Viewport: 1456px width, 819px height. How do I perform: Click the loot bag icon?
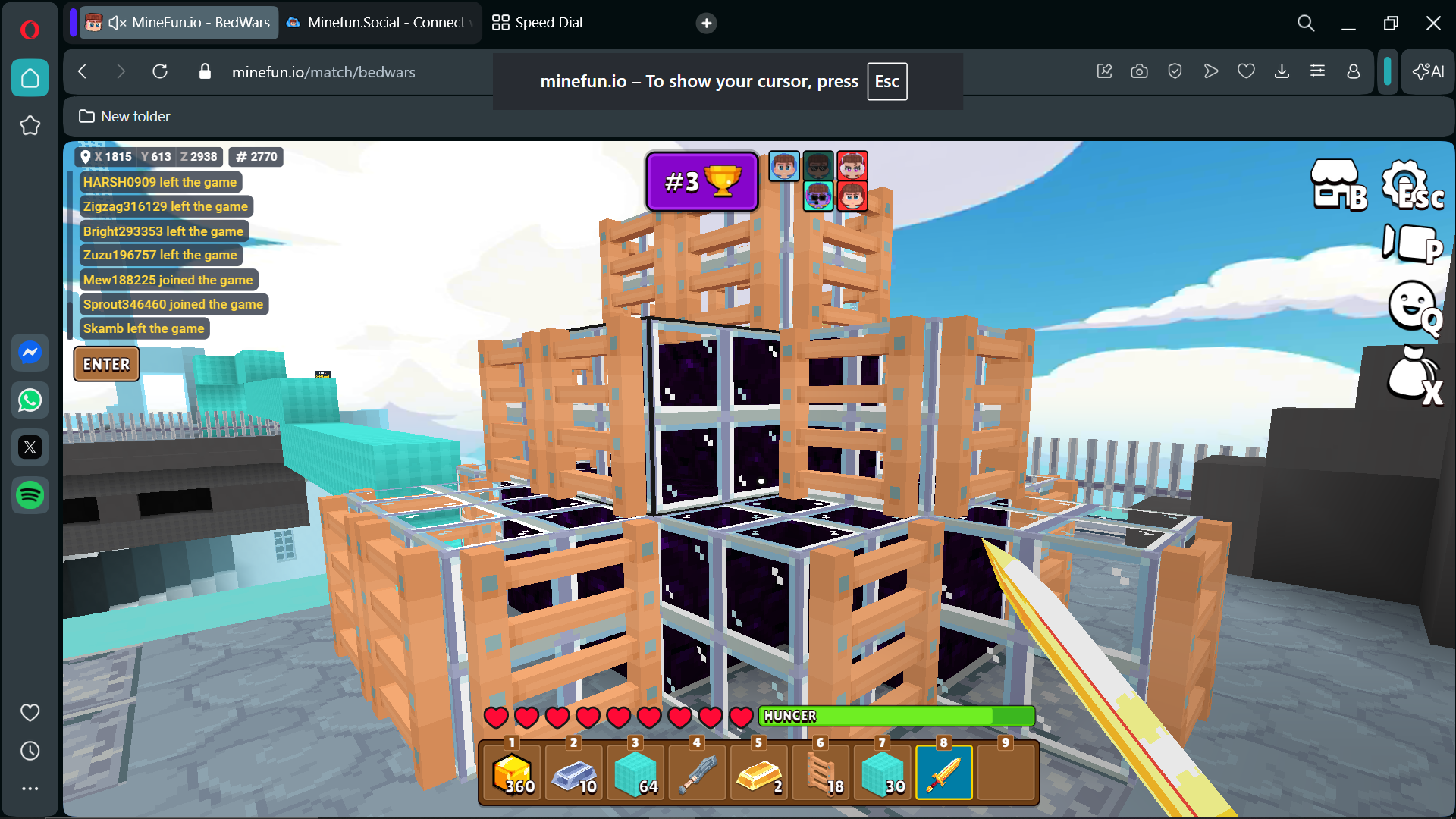(1413, 375)
